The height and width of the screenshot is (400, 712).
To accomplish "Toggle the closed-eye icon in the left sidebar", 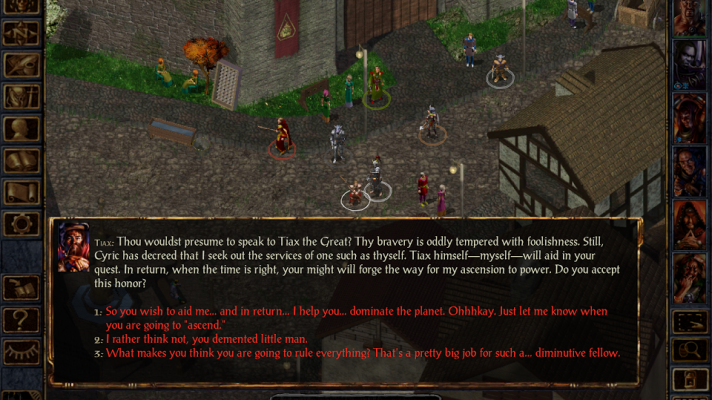I will [x=22, y=352].
